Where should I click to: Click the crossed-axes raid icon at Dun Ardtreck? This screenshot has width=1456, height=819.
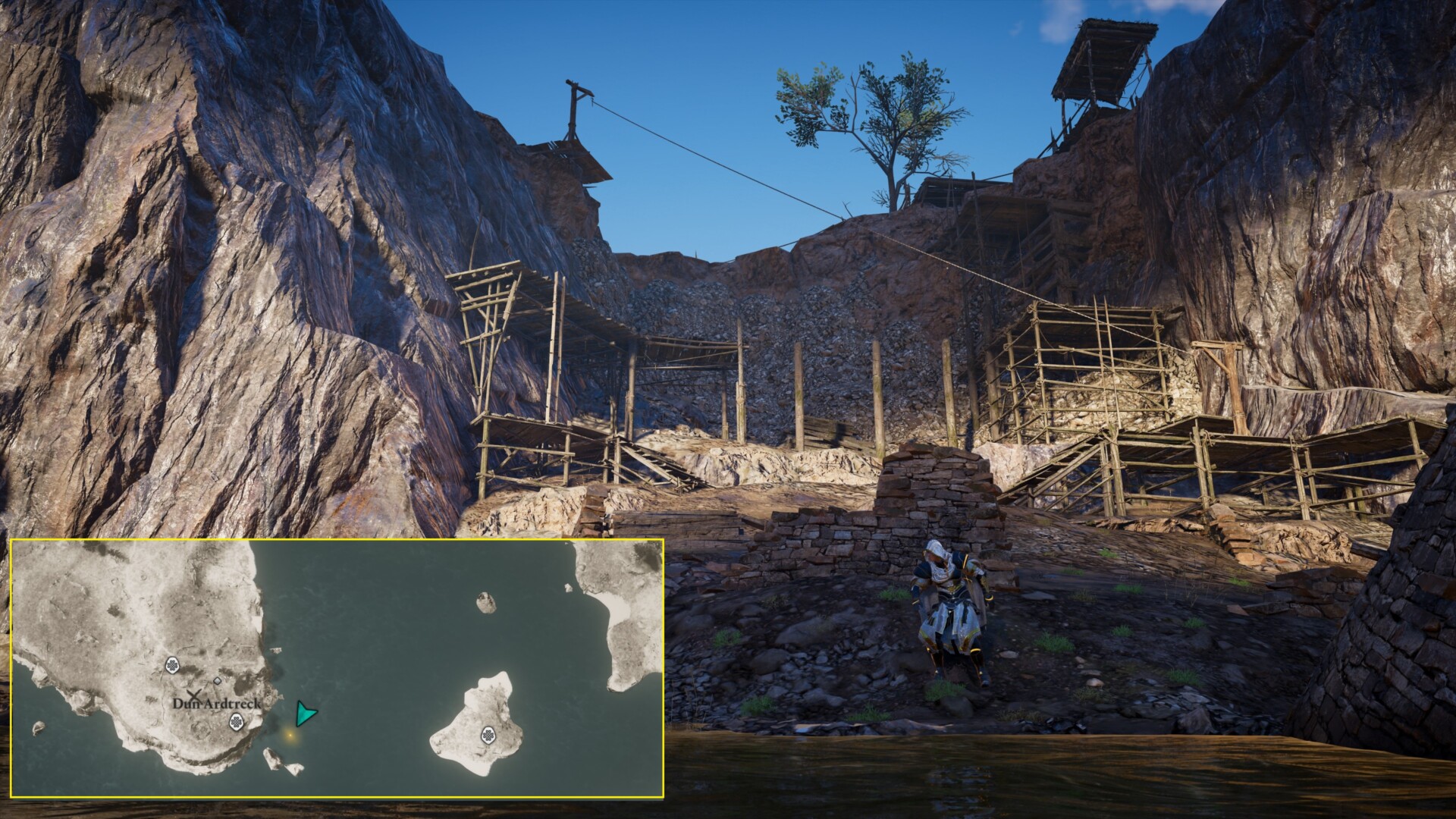tap(193, 695)
